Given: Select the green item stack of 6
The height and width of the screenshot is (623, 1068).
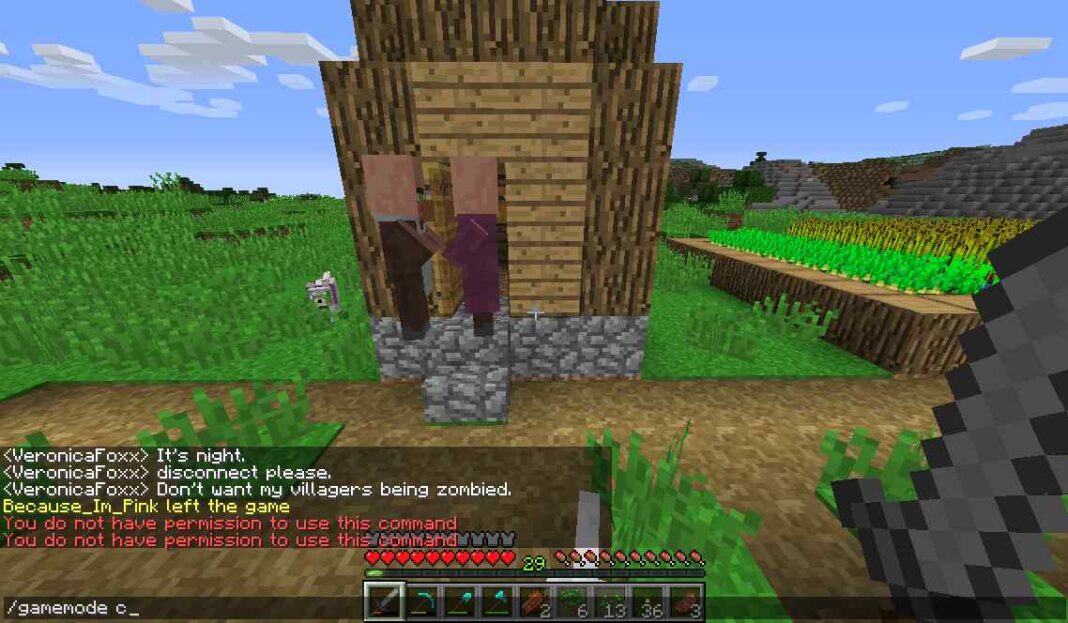Looking at the screenshot, I should (x=572, y=602).
